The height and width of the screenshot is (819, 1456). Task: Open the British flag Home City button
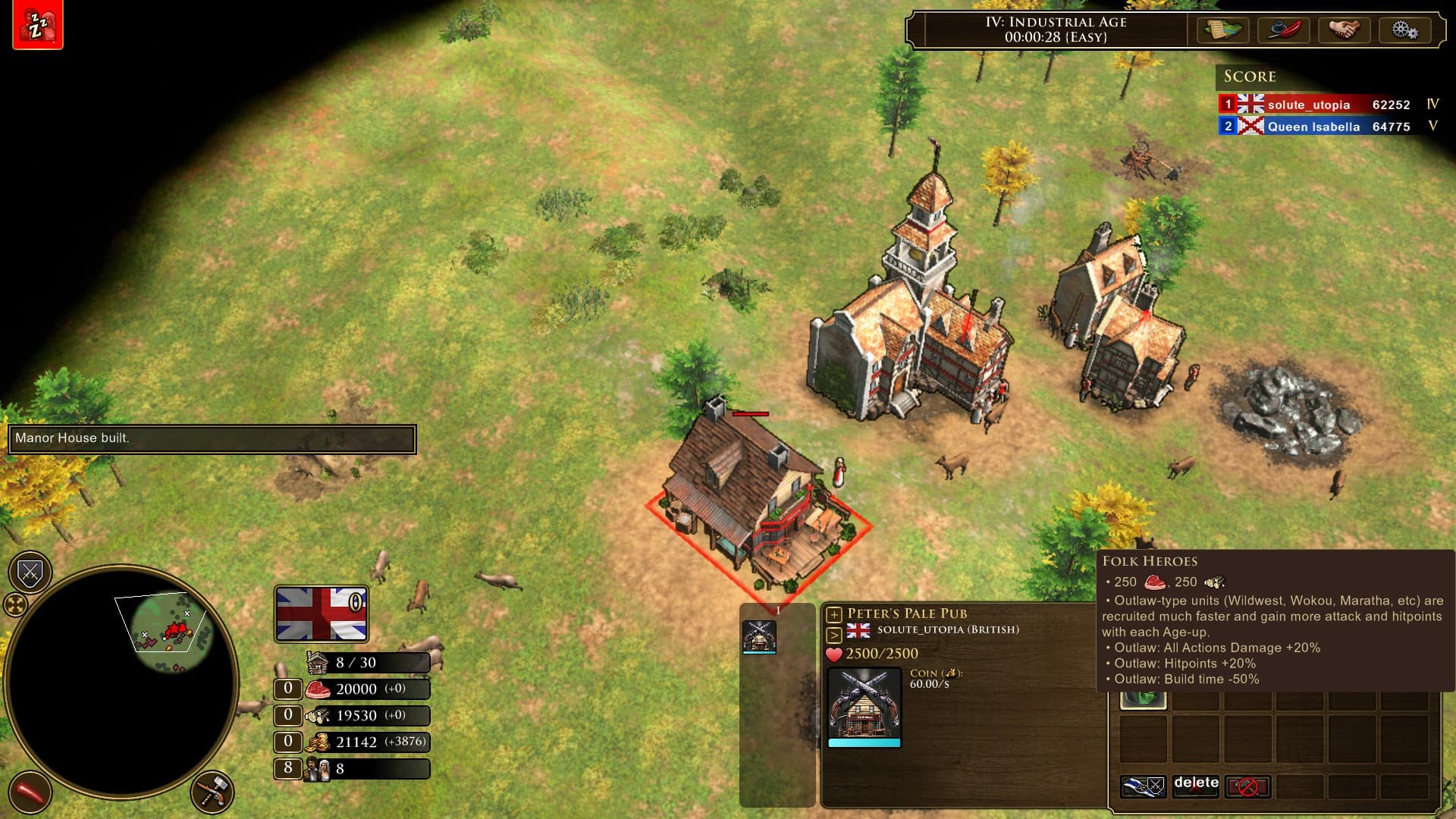click(x=322, y=613)
